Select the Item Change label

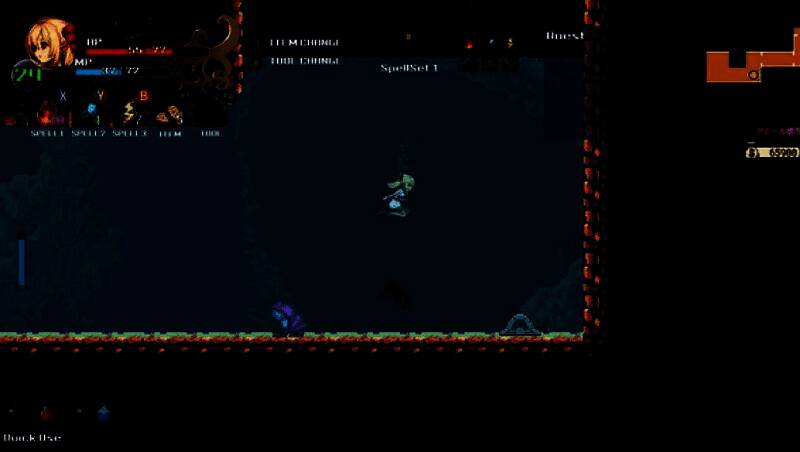(304, 43)
